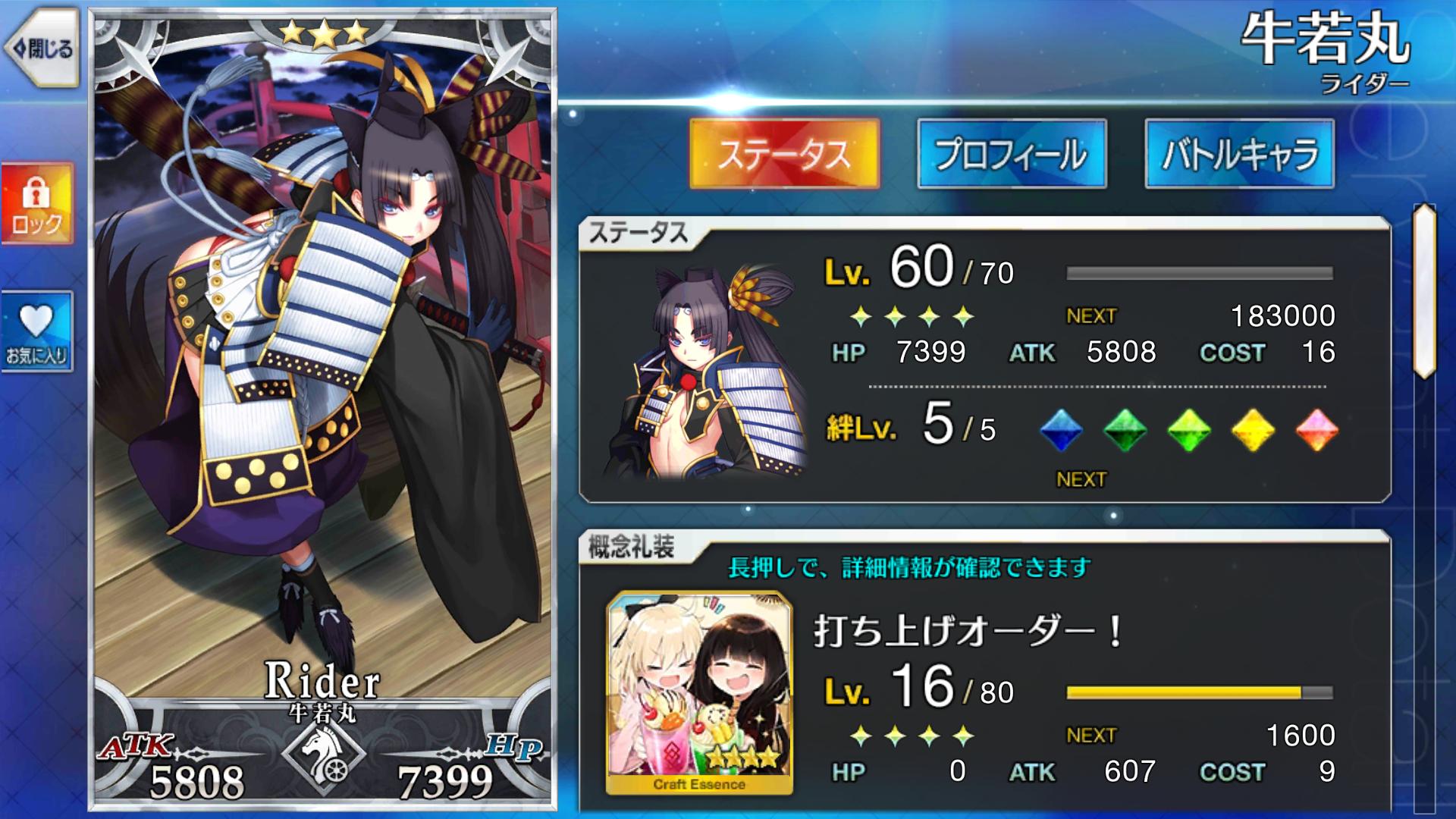Close the servant detail screen
Viewport: 1456px width, 819px height.
42,50
